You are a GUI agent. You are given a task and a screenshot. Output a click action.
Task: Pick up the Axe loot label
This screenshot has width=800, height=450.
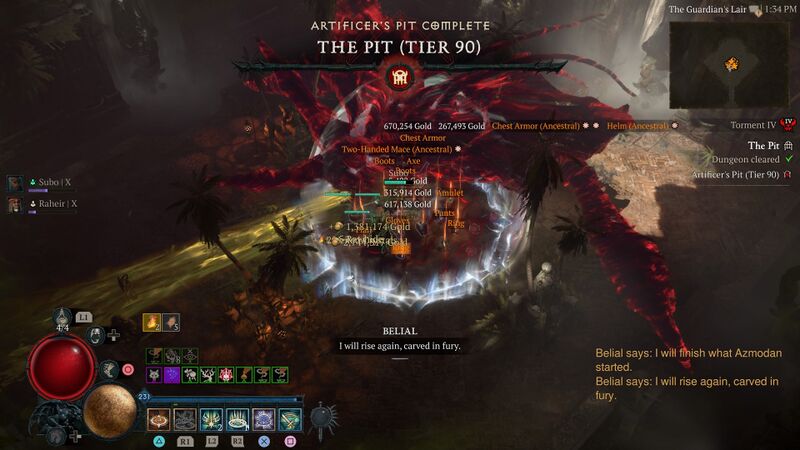point(413,161)
